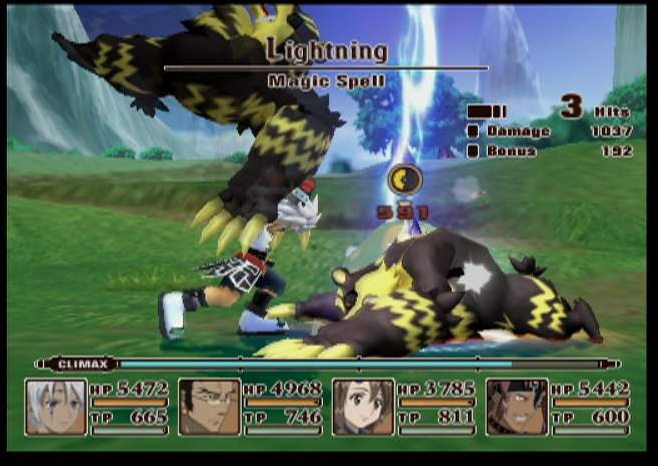Pick the bandana-wearing man's portrait
The image size is (658, 466).
516,407
